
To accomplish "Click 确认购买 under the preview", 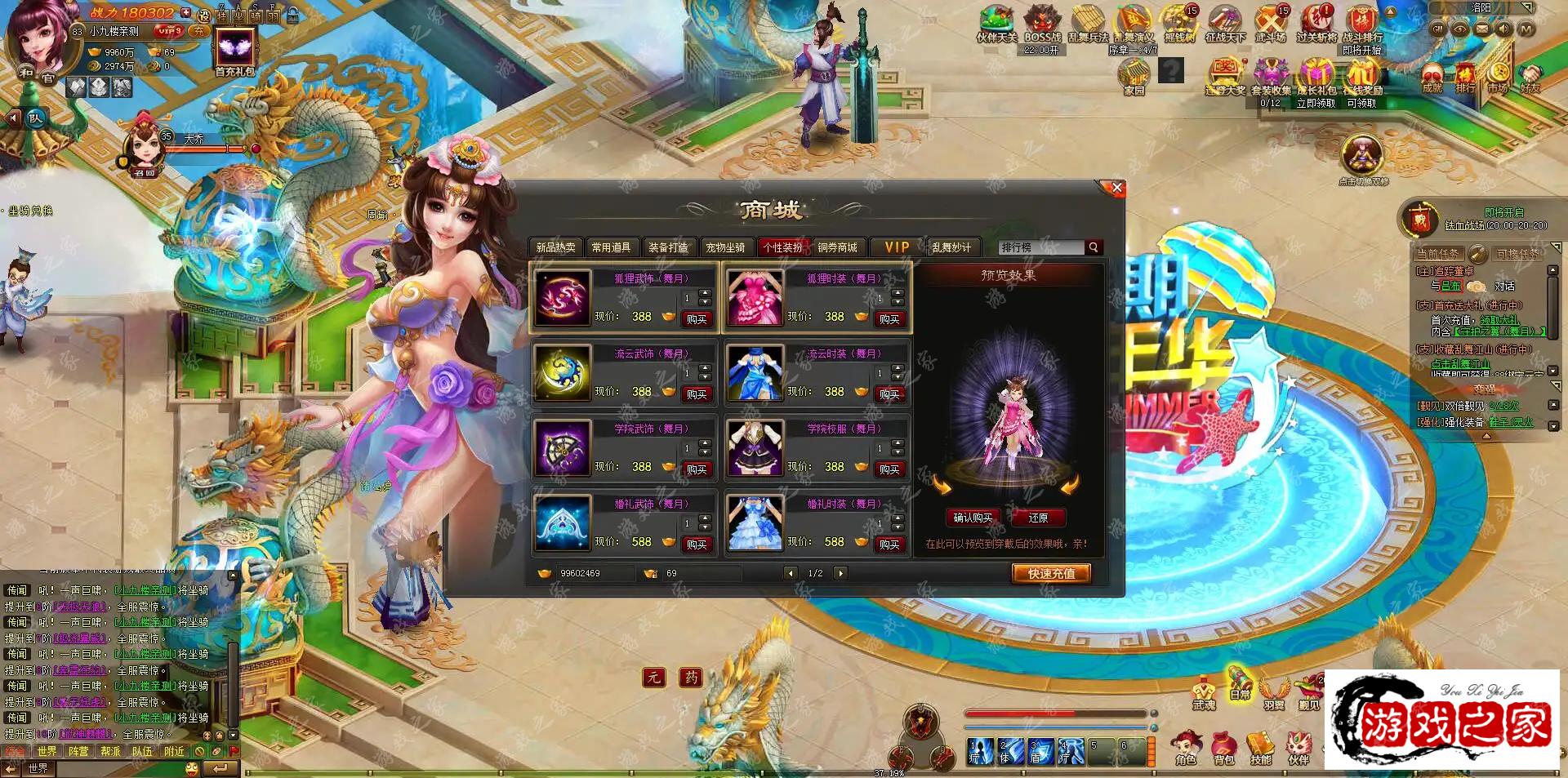I will coord(973,518).
